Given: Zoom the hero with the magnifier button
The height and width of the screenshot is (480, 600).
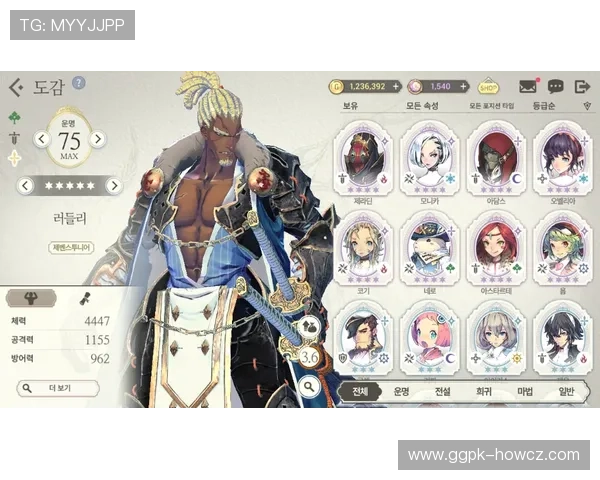Looking at the screenshot, I should (x=309, y=384).
